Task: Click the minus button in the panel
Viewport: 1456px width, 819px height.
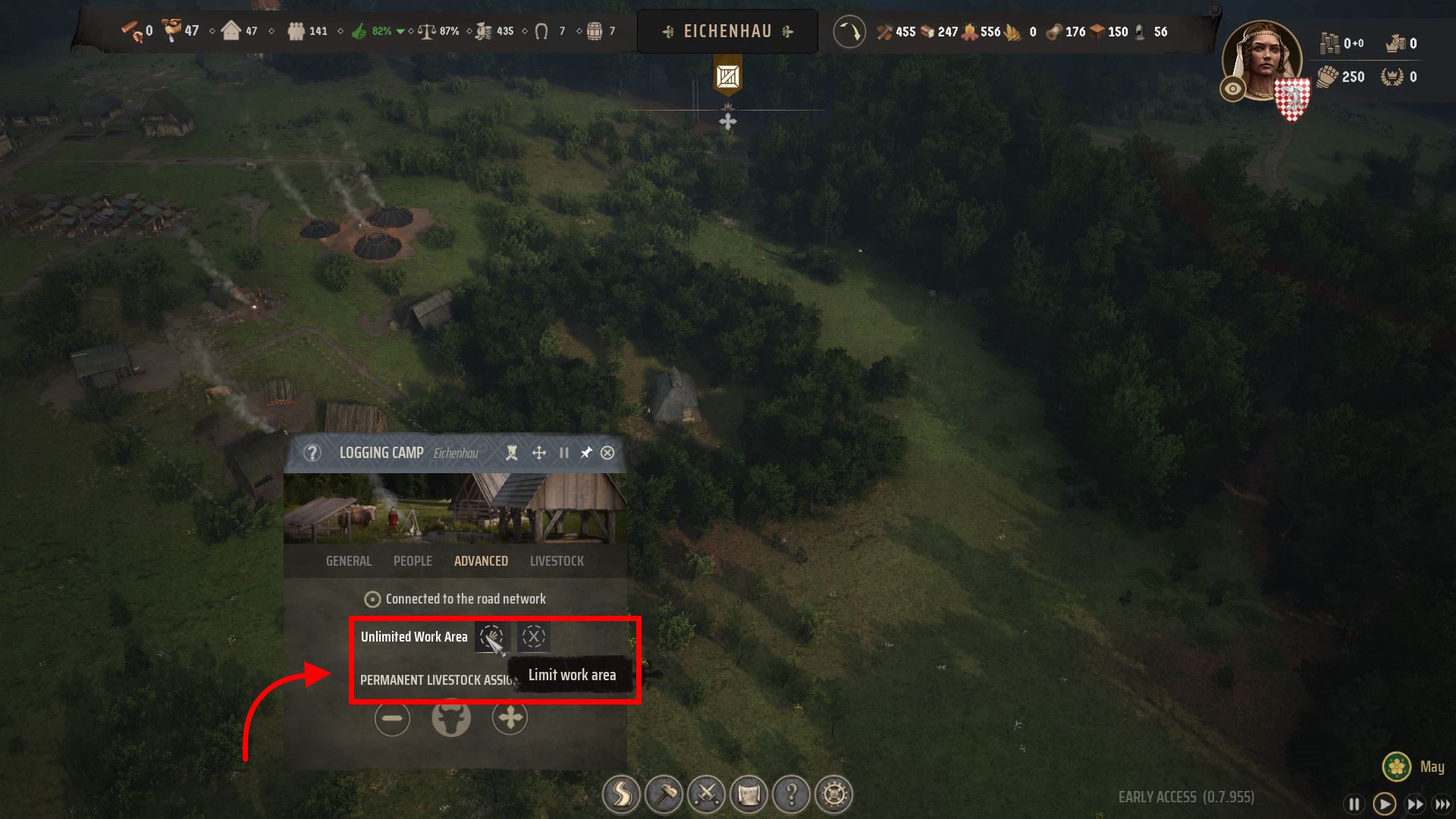Action: click(392, 717)
